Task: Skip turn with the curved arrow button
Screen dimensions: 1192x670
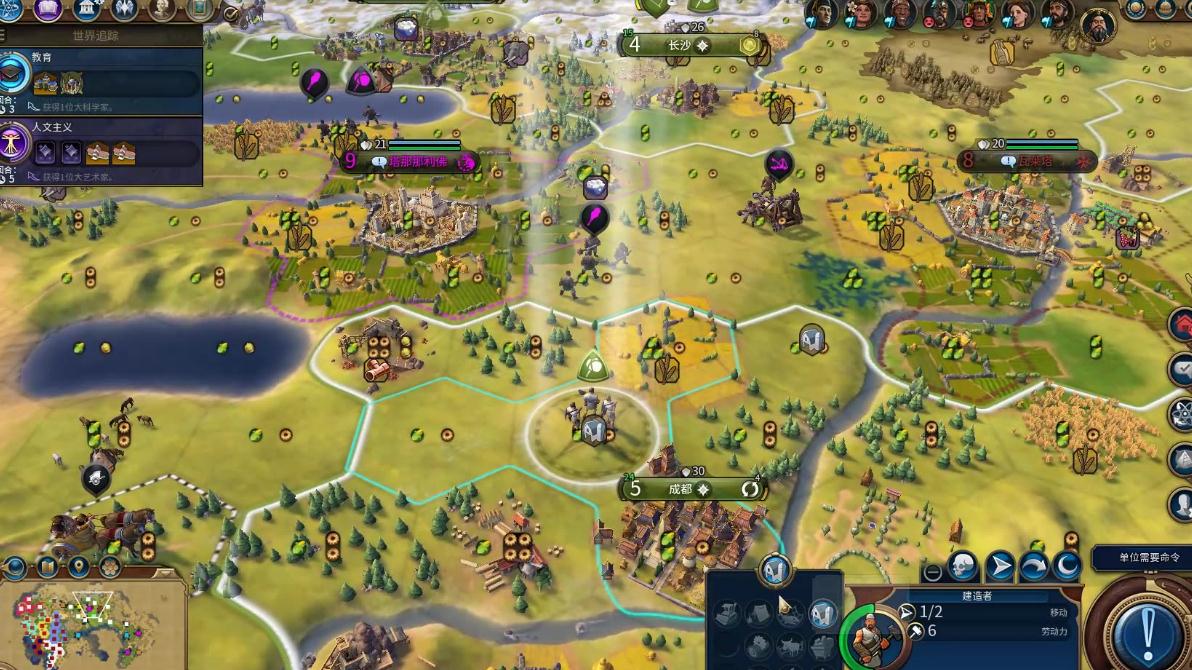Action: coord(1033,567)
